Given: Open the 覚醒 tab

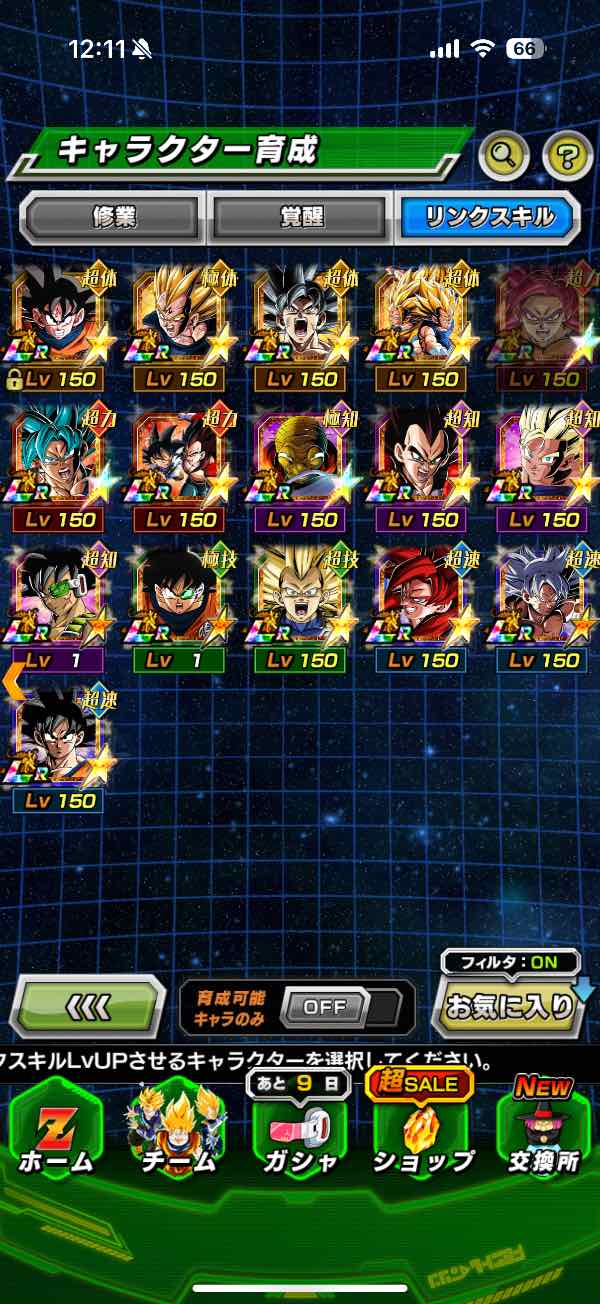Looking at the screenshot, I should click(x=300, y=217).
